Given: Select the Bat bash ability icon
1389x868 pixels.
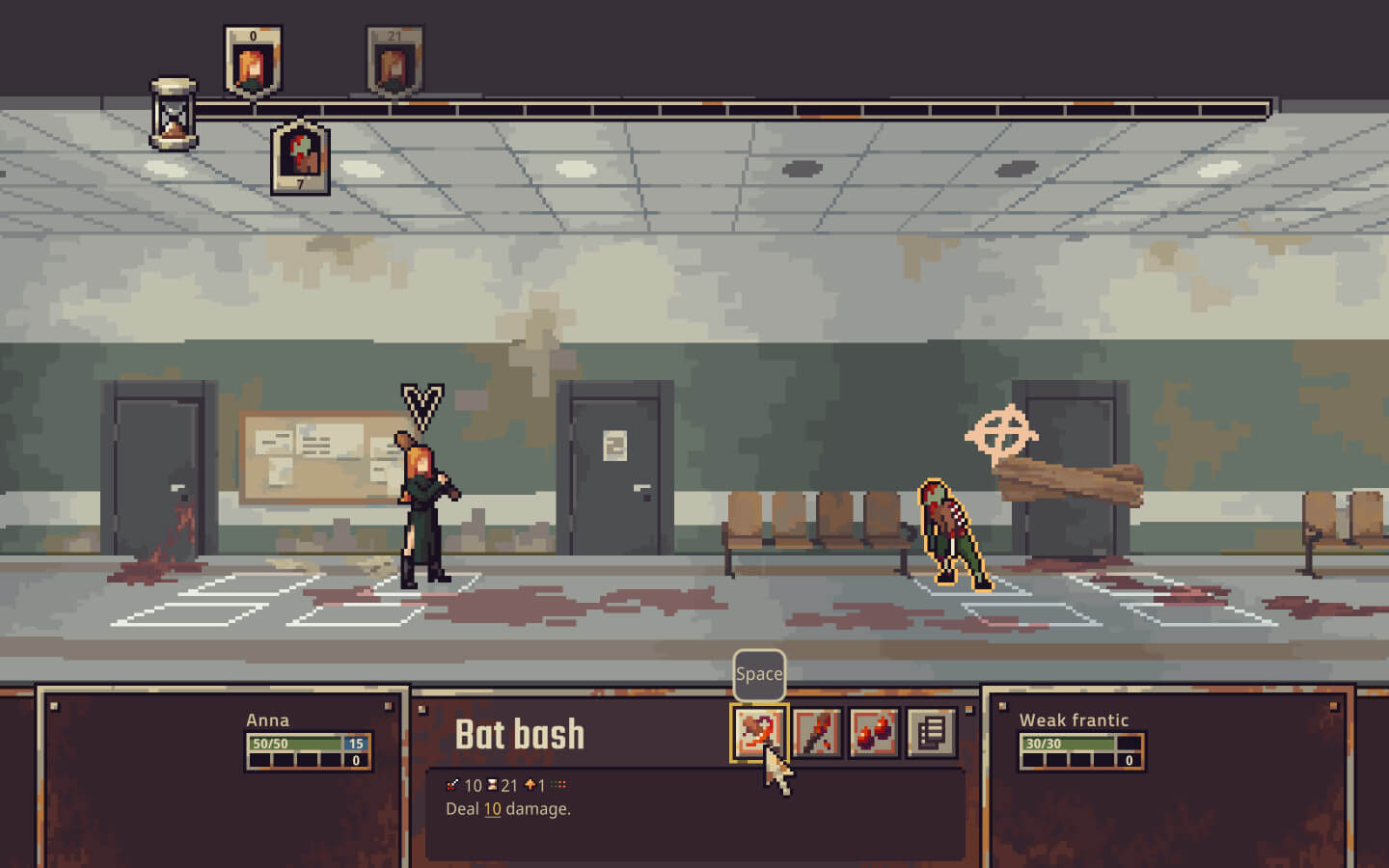Looking at the screenshot, I should click(758, 733).
